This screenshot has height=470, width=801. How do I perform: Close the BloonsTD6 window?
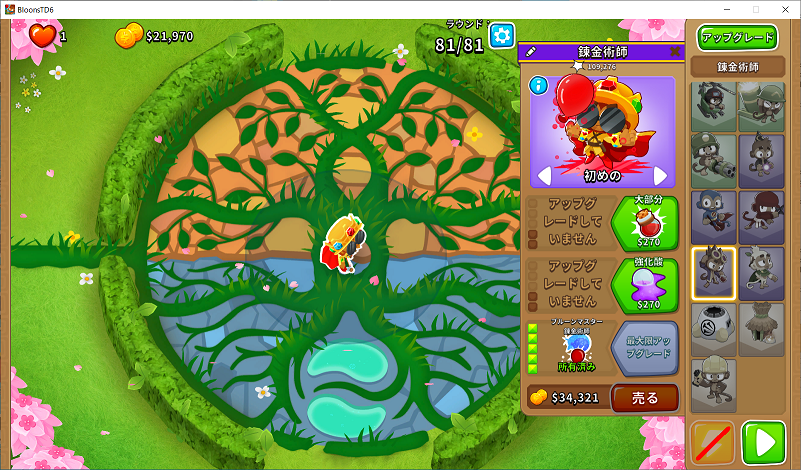[783, 9]
